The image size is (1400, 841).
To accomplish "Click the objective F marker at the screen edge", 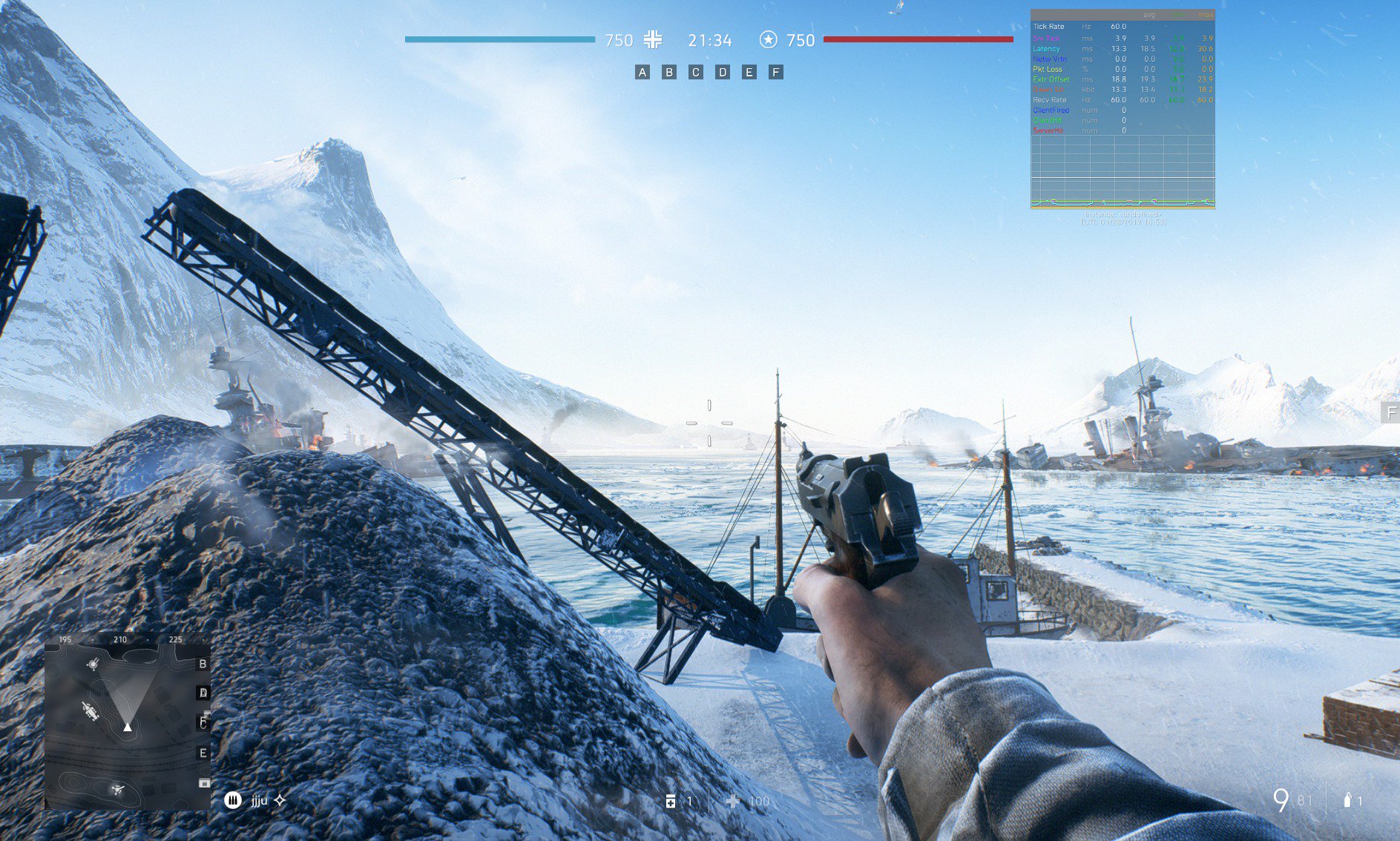I will click(x=1391, y=412).
